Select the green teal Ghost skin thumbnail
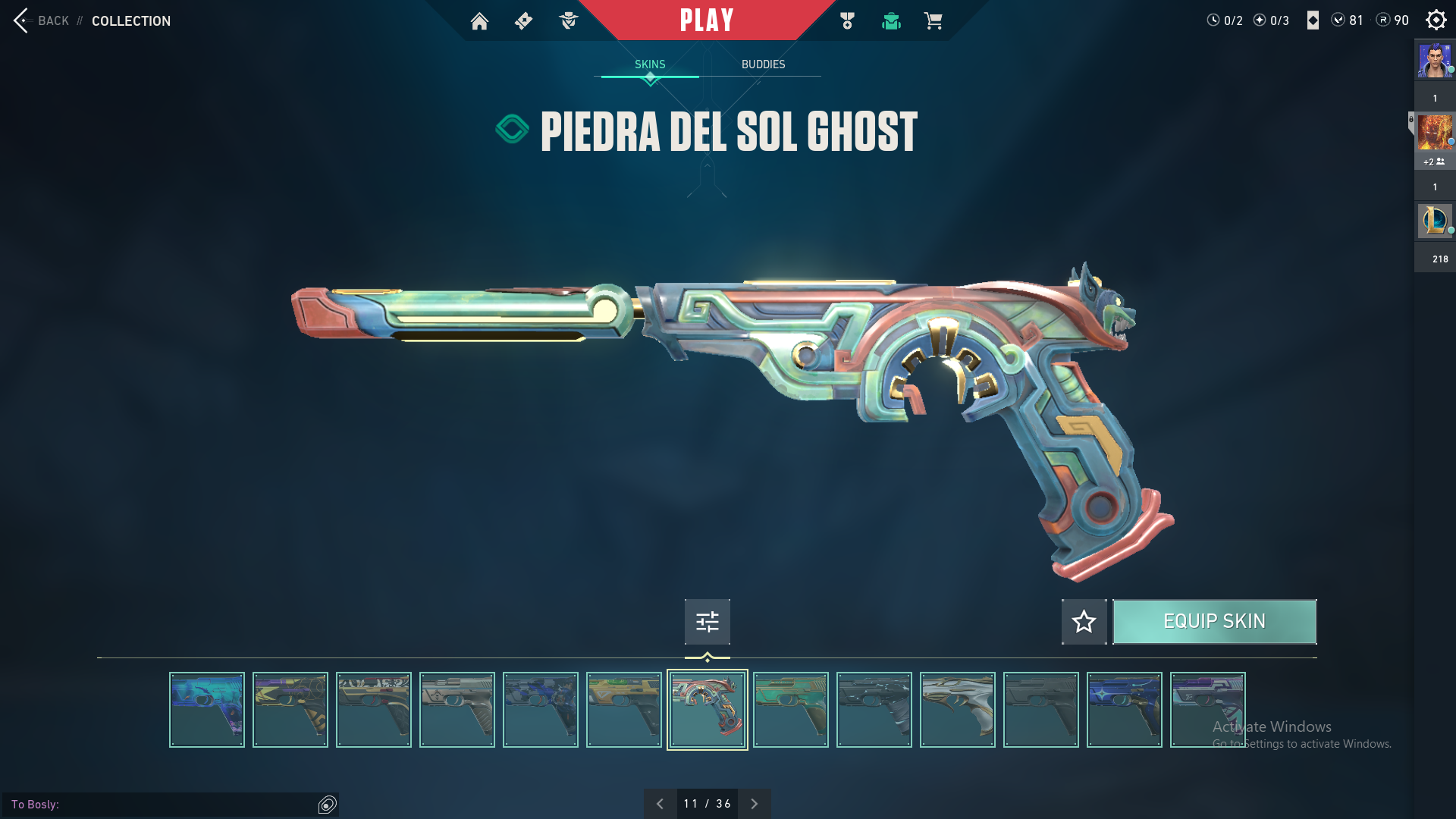Viewport: 1456px width, 819px height. (791, 710)
